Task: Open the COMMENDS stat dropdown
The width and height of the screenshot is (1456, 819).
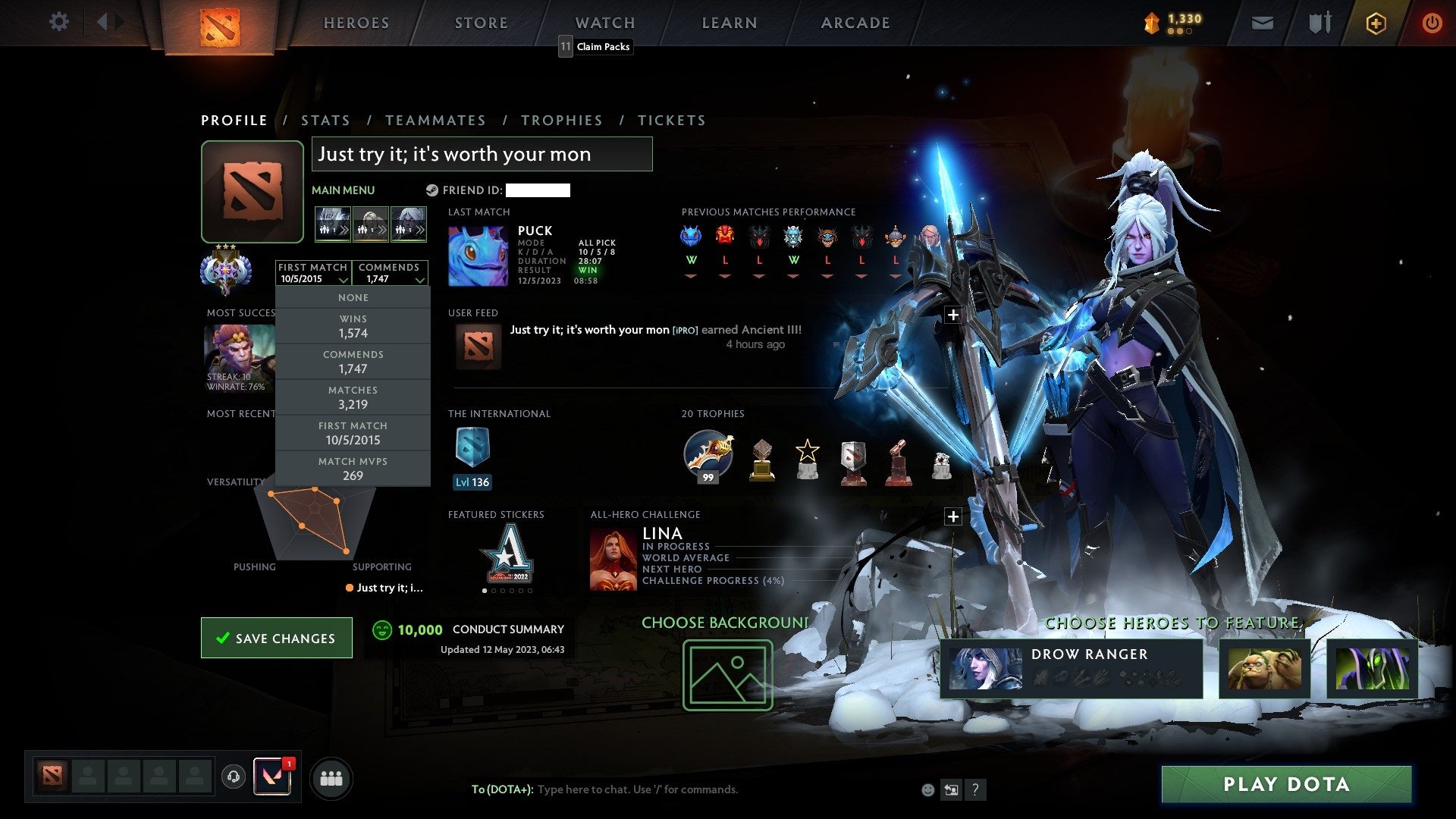Action: tap(391, 273)
